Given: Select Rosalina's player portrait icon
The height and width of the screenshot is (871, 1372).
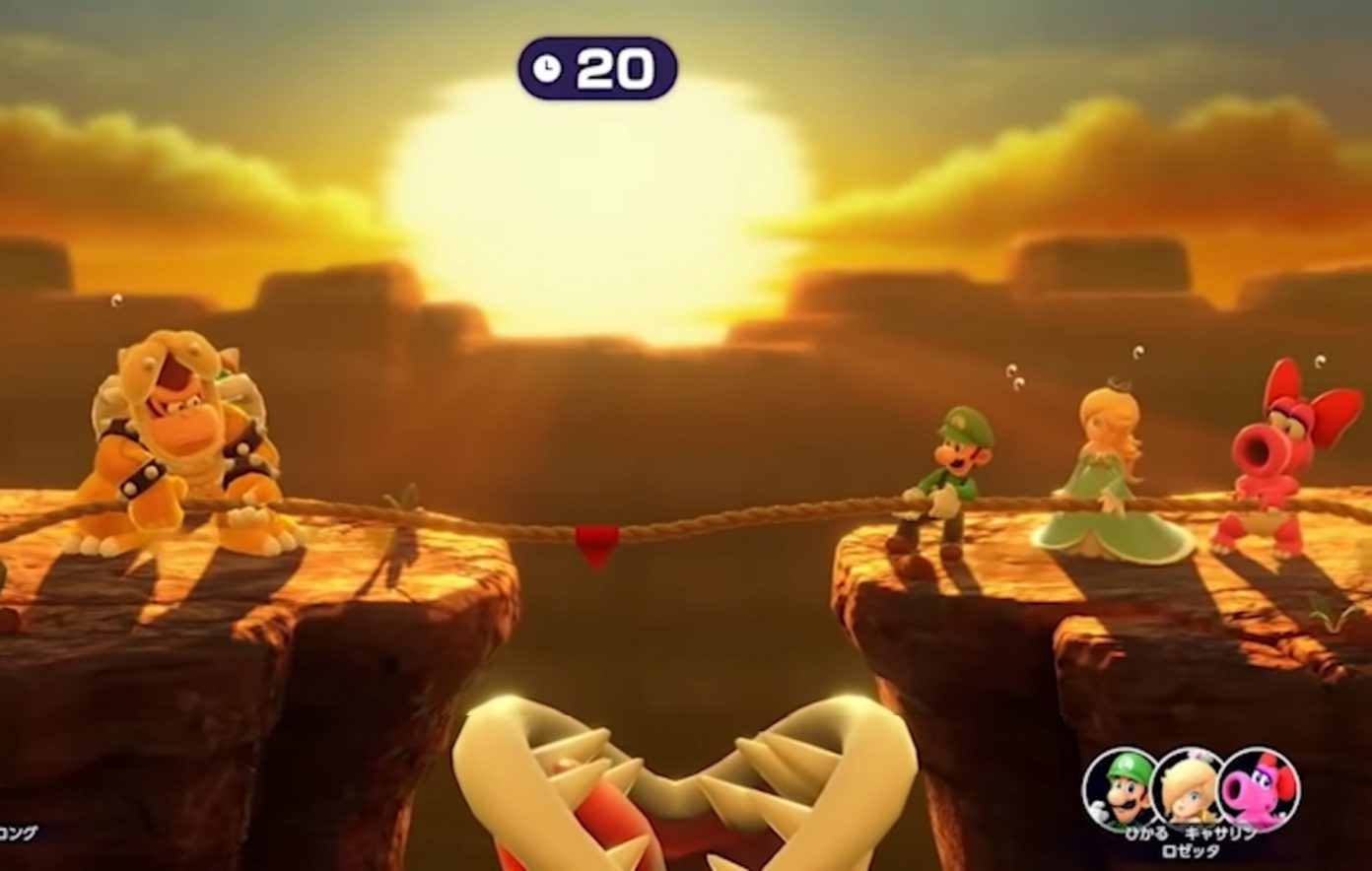Looking at the screenshot, I should click(x=1188, y=787).
